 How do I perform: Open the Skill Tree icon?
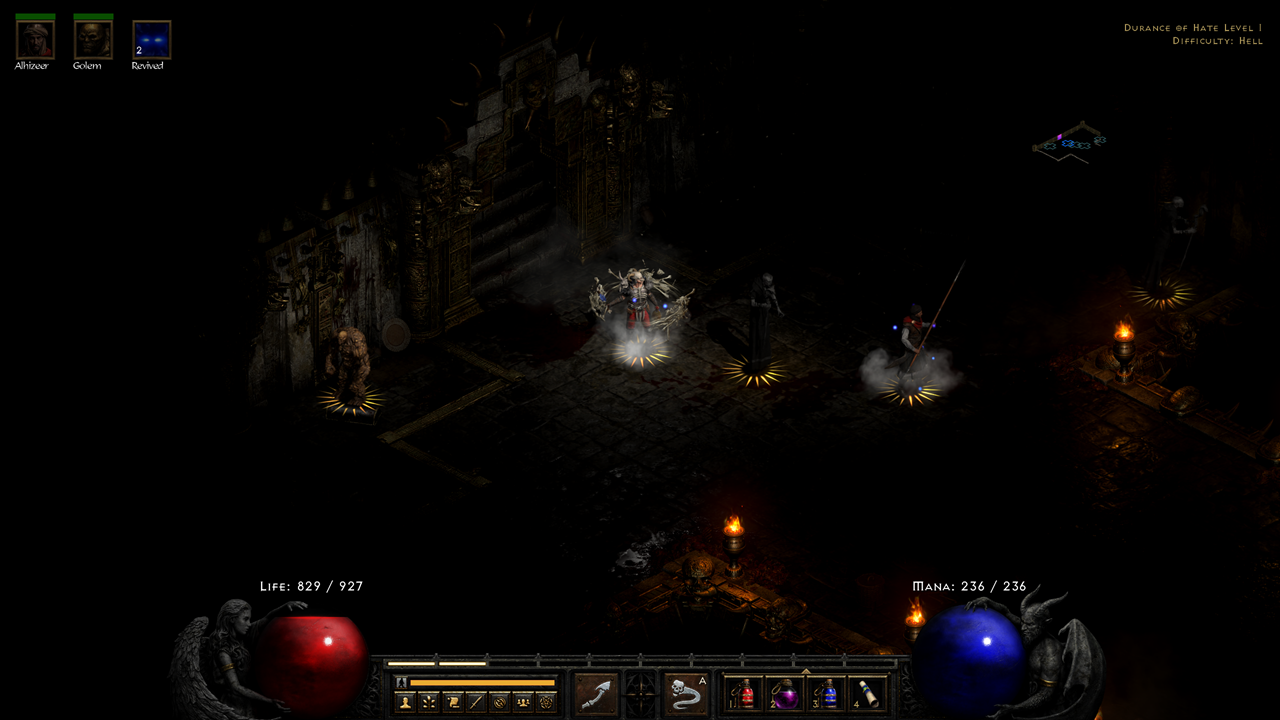pyautogui.click(x=429, y=700)
